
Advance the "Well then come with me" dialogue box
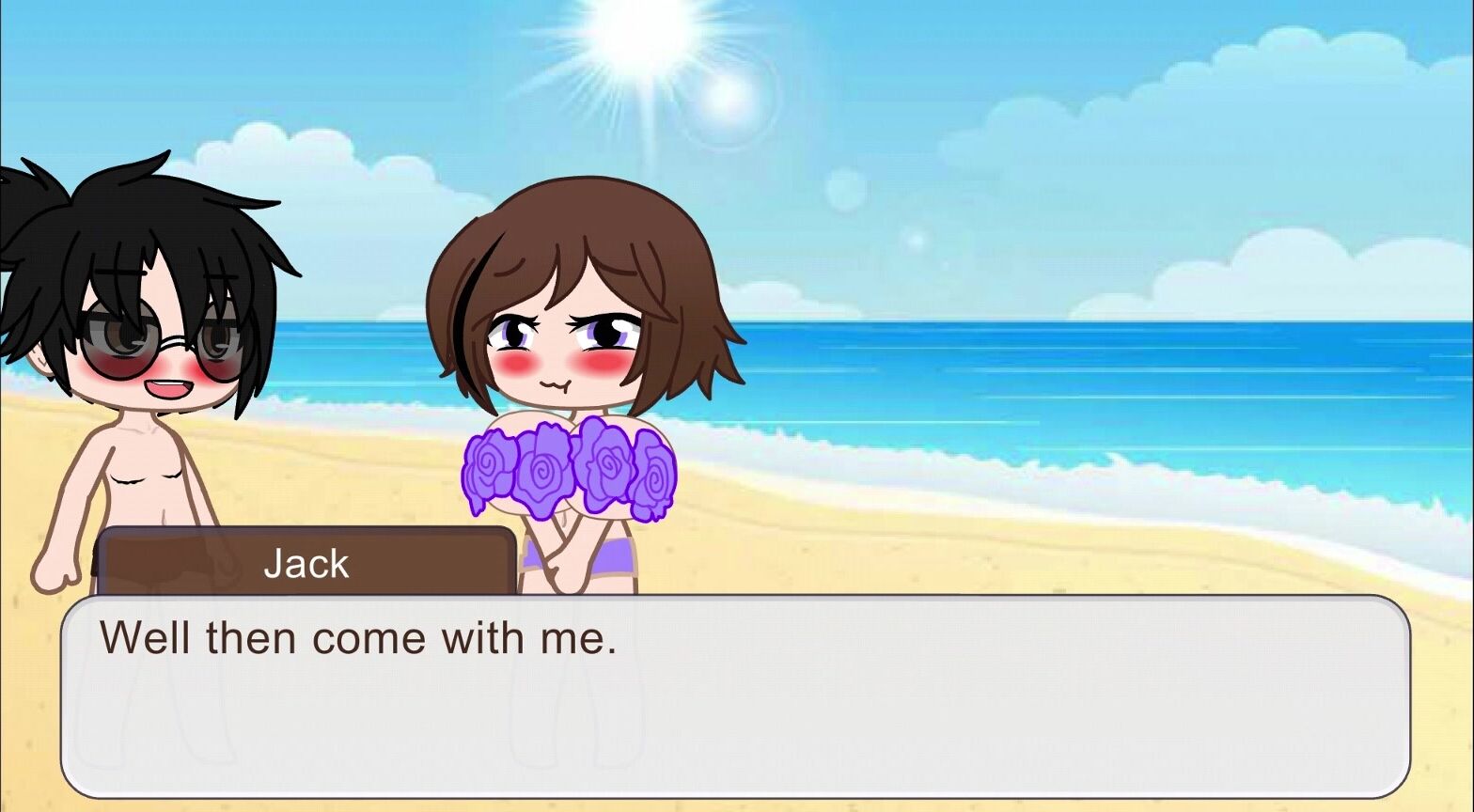pyautogui.click(x=735, y=696)
